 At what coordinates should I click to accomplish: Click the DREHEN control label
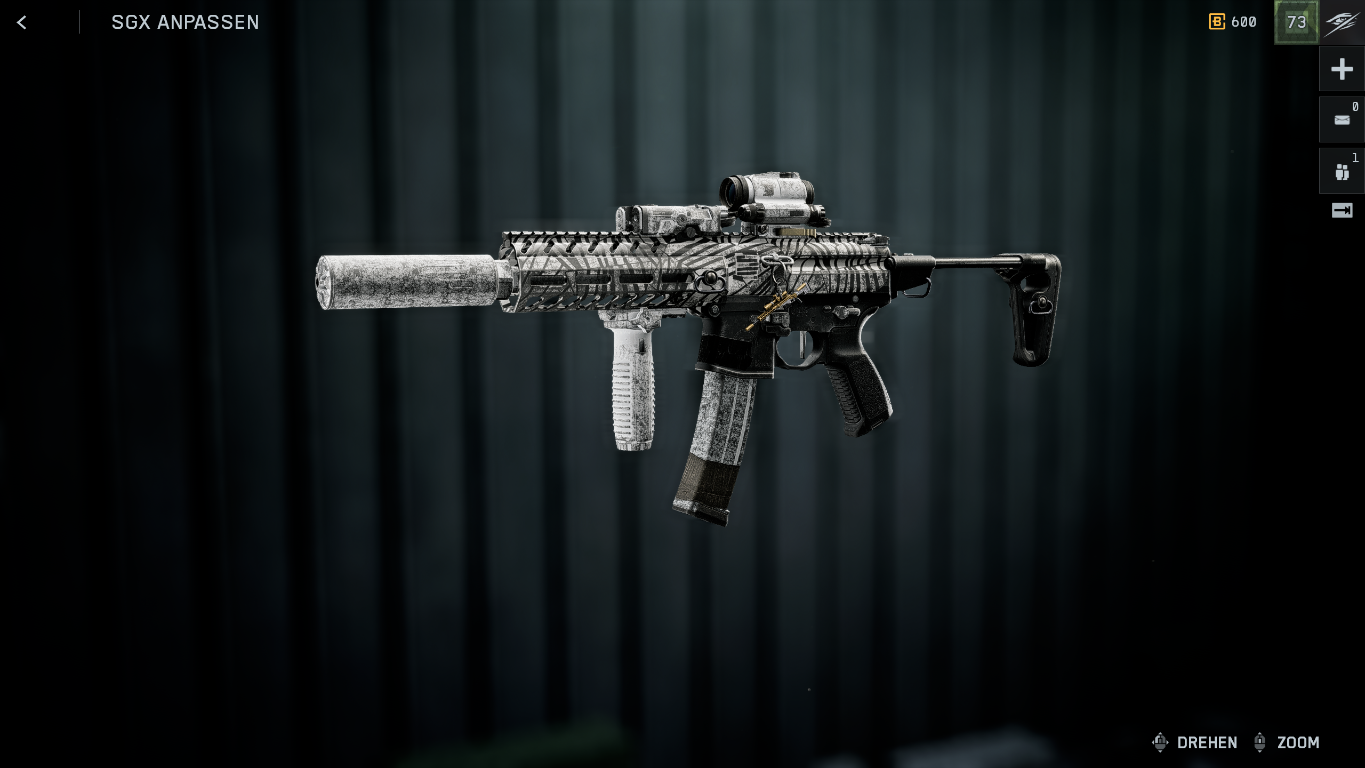1207,743
